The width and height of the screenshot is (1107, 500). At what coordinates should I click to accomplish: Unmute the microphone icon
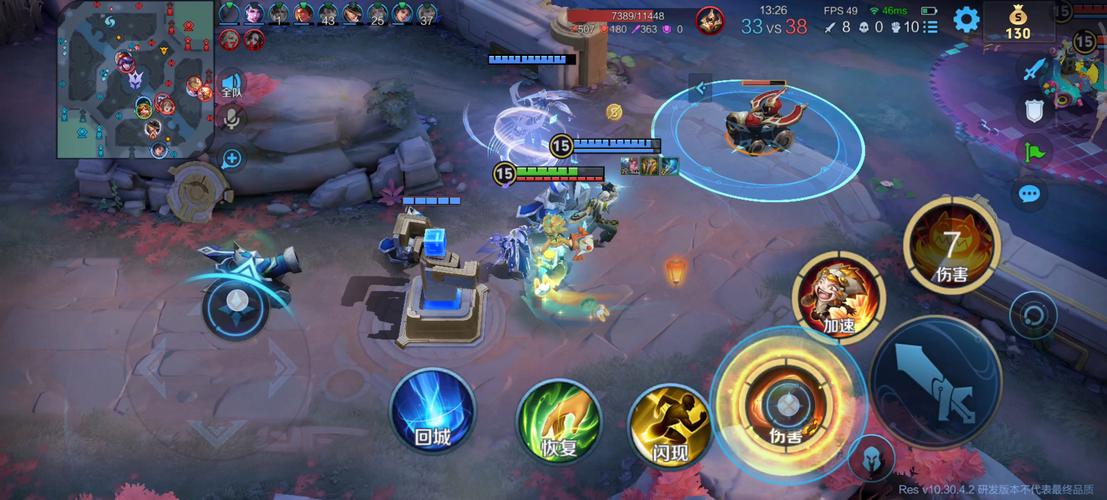coord(232,120)
